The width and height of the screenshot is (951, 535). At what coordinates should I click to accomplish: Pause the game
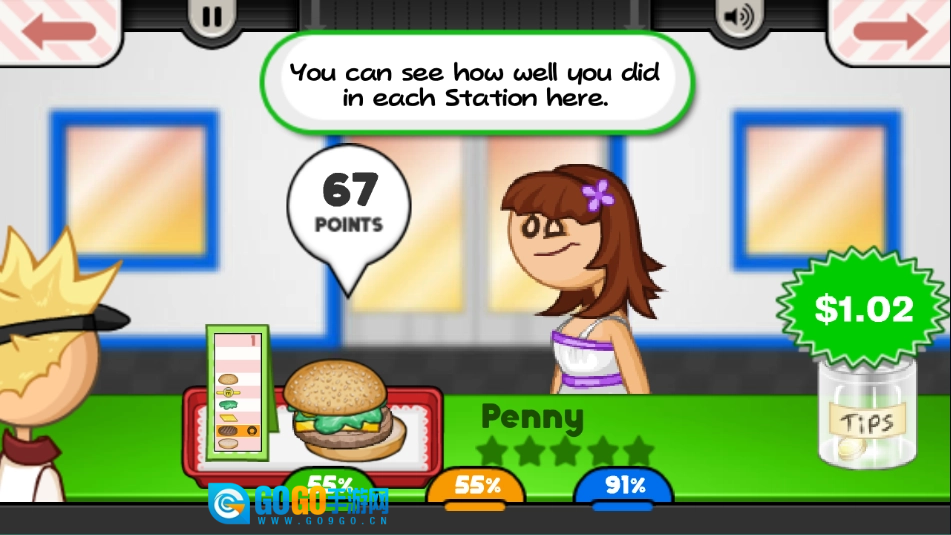(212, 16)
